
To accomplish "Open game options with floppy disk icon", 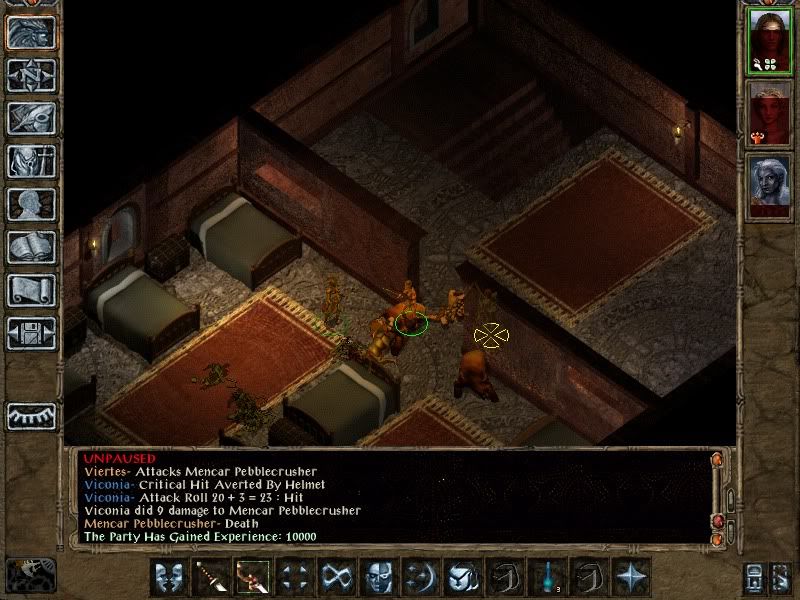I will pyautogui.click(x=31, y=333).
